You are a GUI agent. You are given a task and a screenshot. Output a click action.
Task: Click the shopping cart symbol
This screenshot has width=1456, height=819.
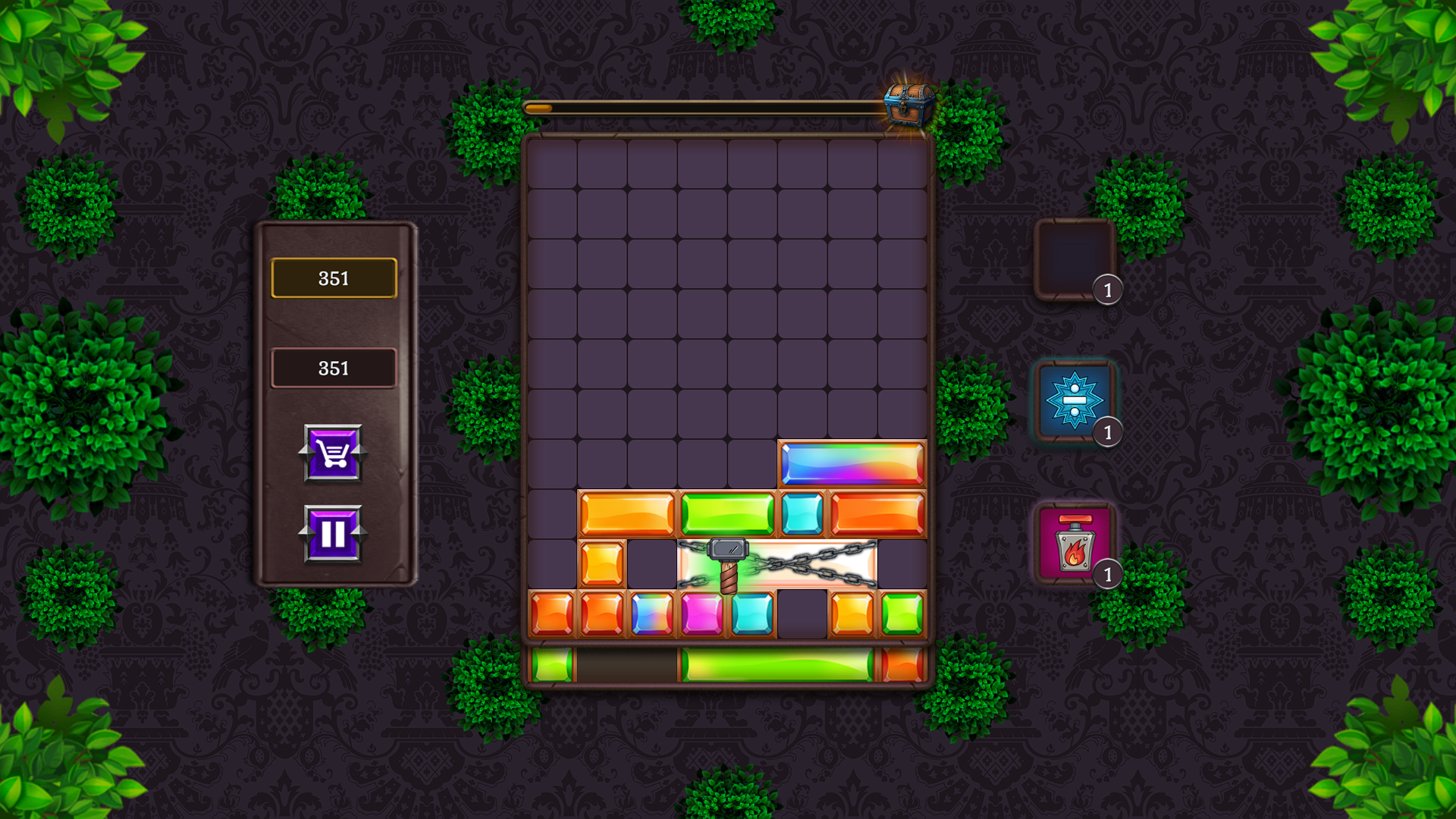(x=333, y=453)
